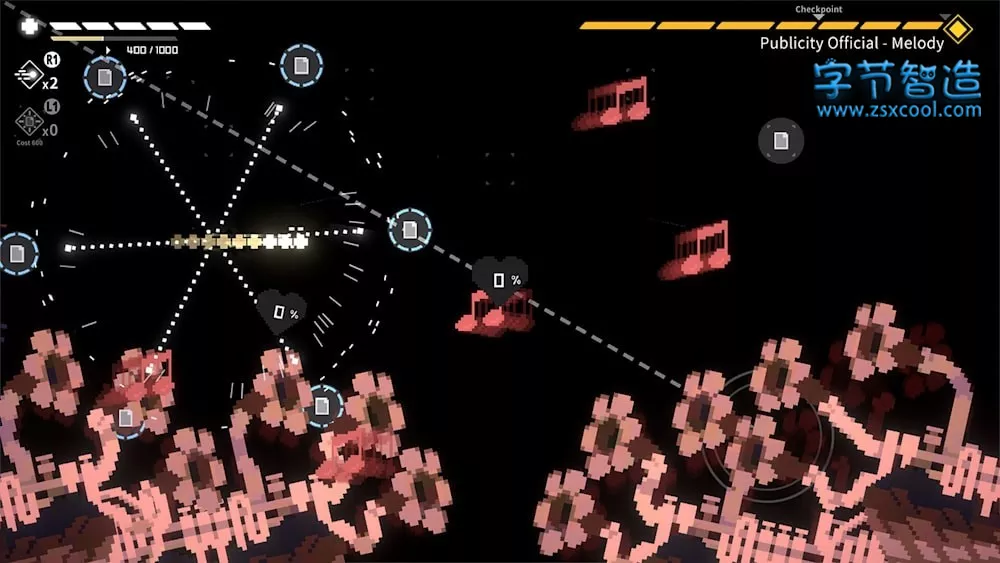Open the www.zsxcool.com watermark link
Viewport: 1000px width, 563px height.
[897, 110]
